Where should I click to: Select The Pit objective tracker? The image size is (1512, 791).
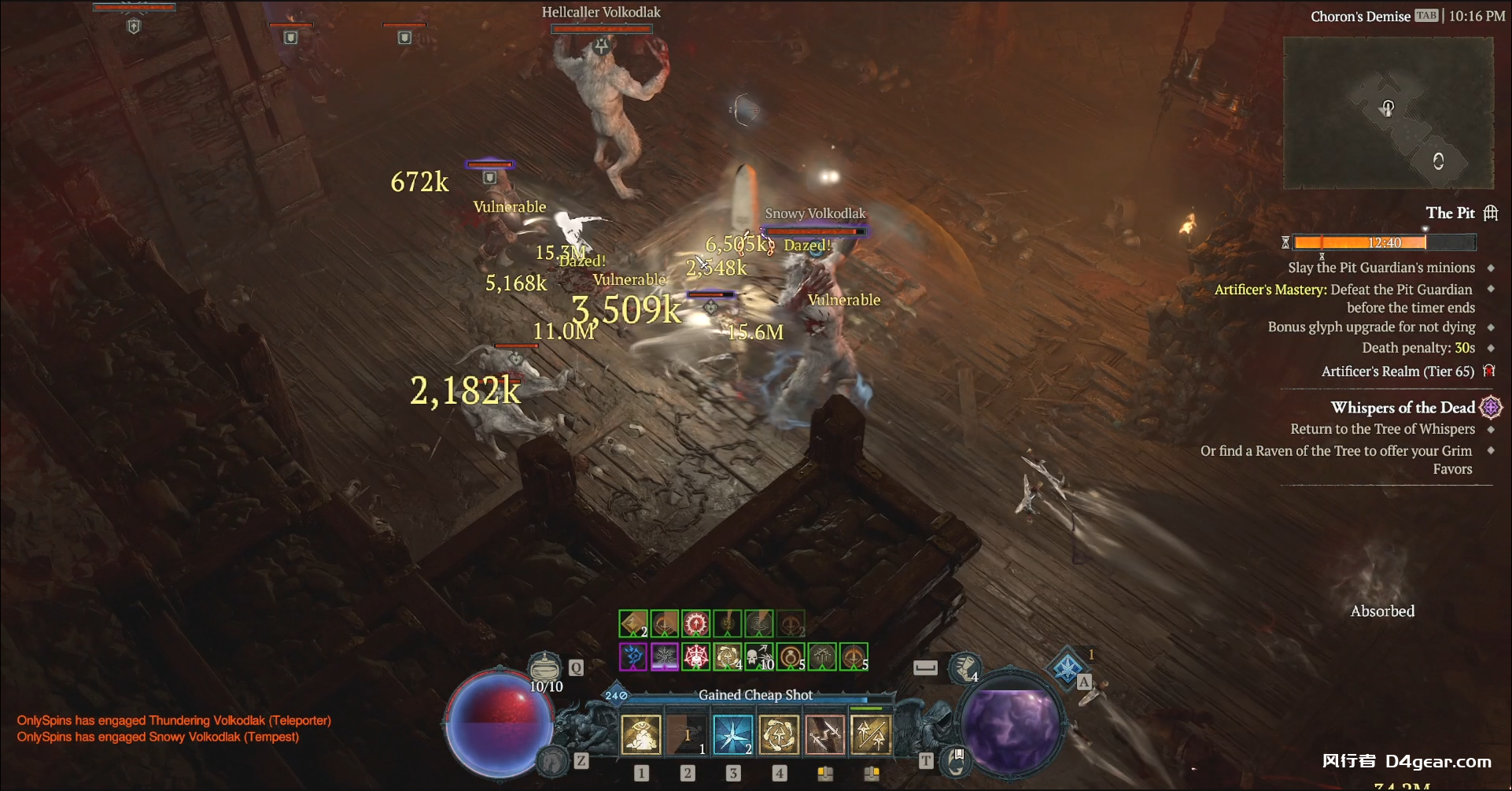pyautogui.click(x=1450, y=213)
